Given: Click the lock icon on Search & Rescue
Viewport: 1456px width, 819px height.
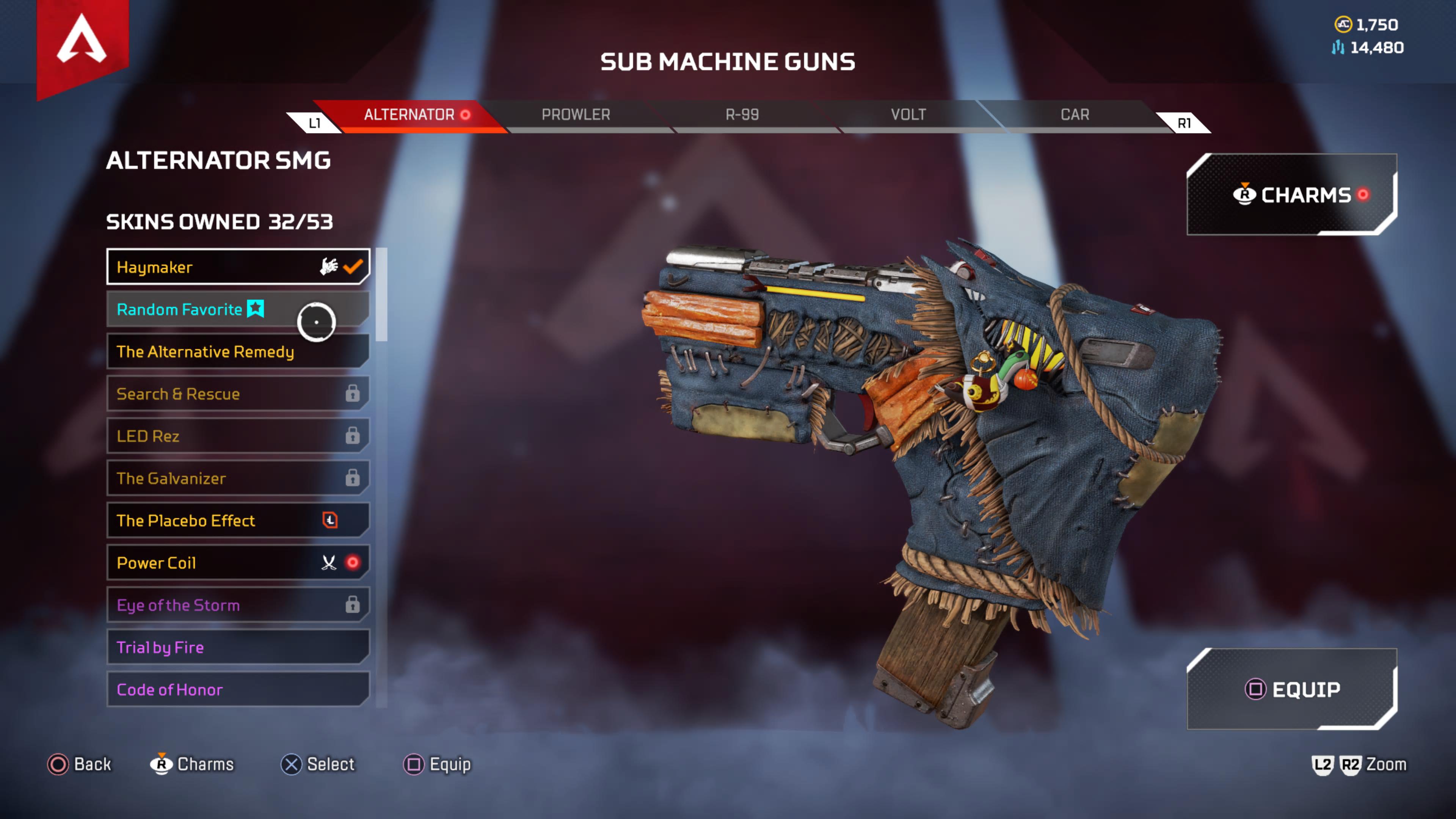Looking at the screenshot, I should click(353, 394).
